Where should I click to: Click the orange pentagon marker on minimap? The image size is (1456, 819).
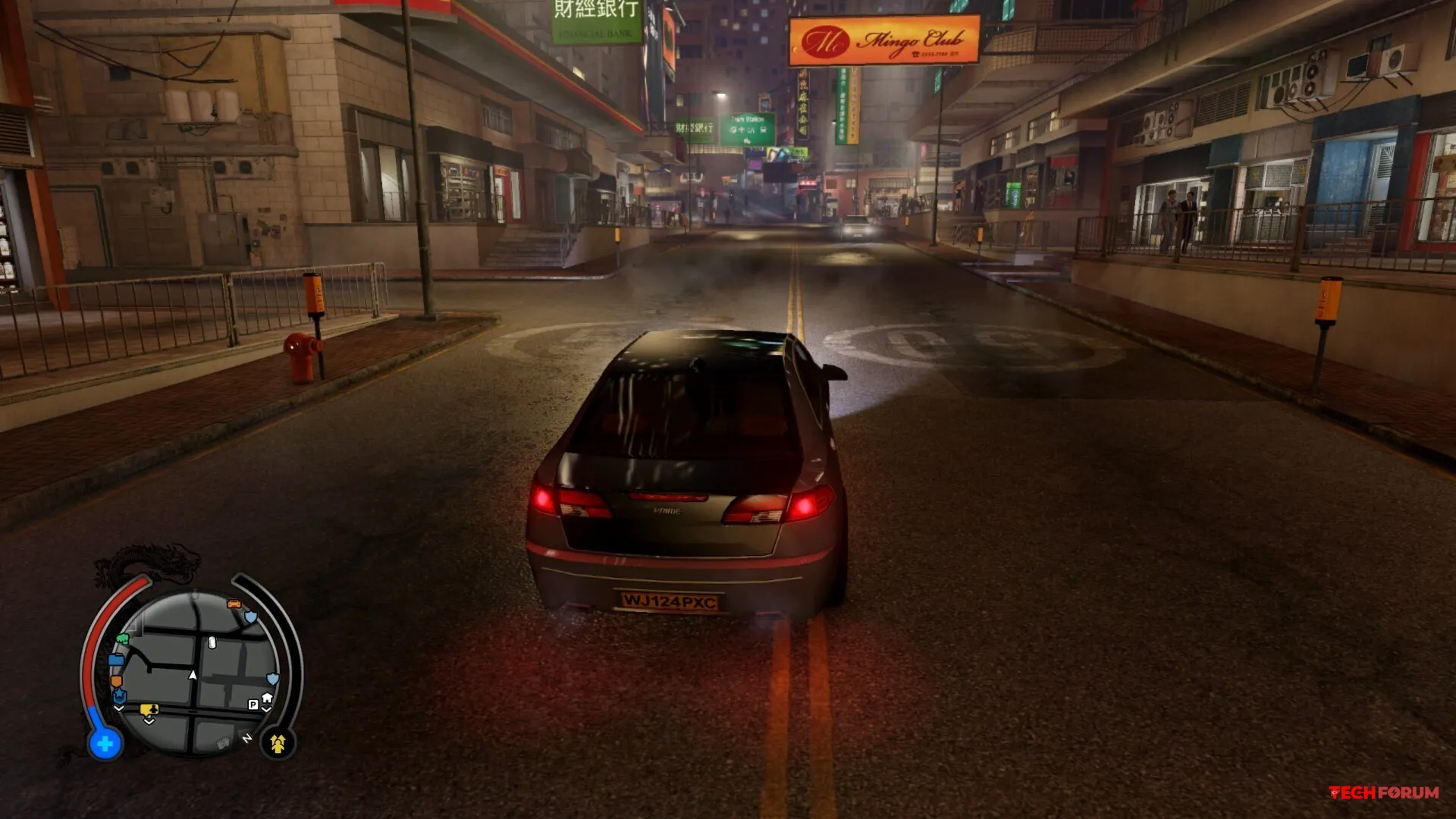pyautogui.click(x=116, y=680)
